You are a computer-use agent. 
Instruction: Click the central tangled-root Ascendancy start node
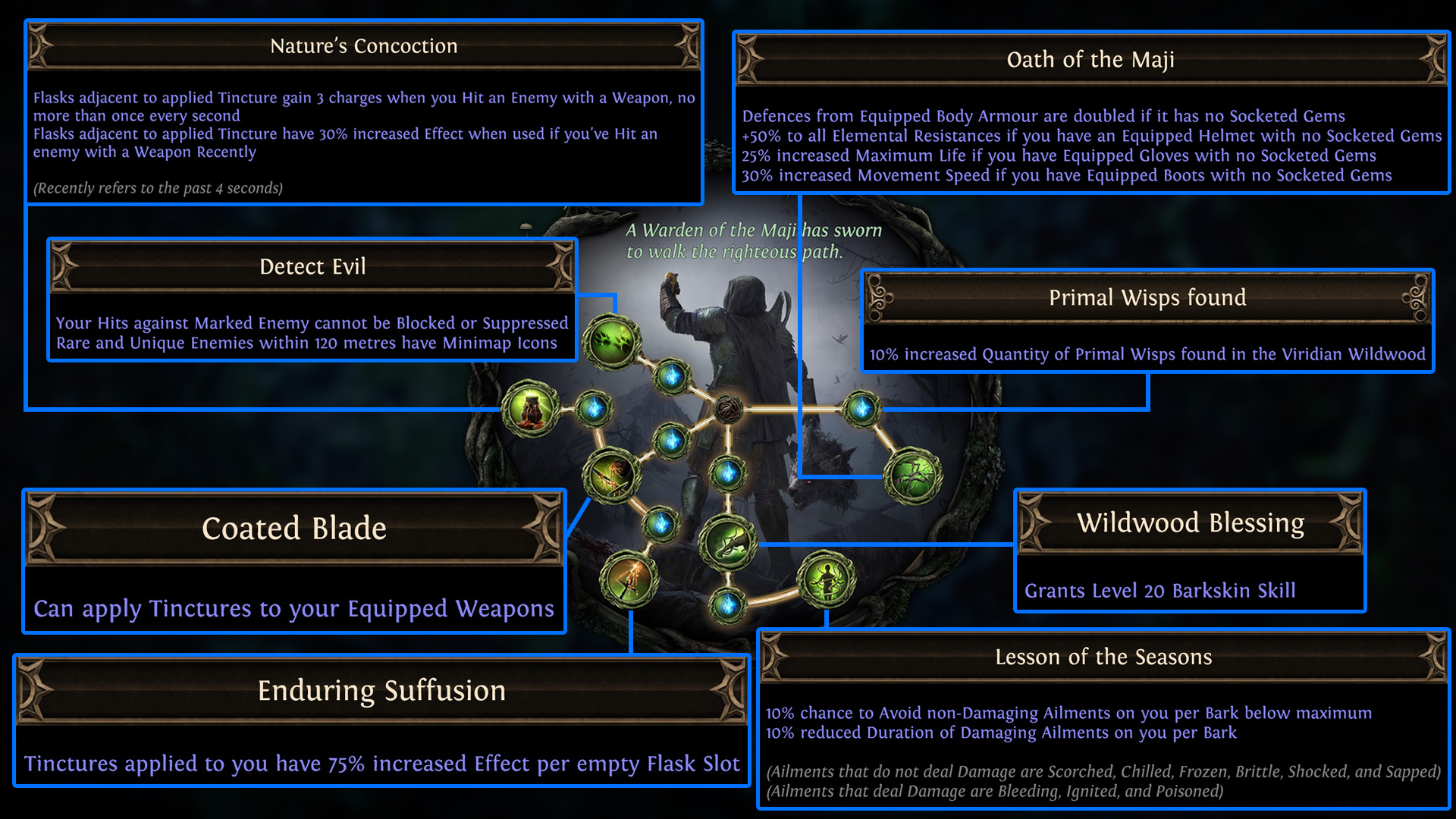(728, 409)
